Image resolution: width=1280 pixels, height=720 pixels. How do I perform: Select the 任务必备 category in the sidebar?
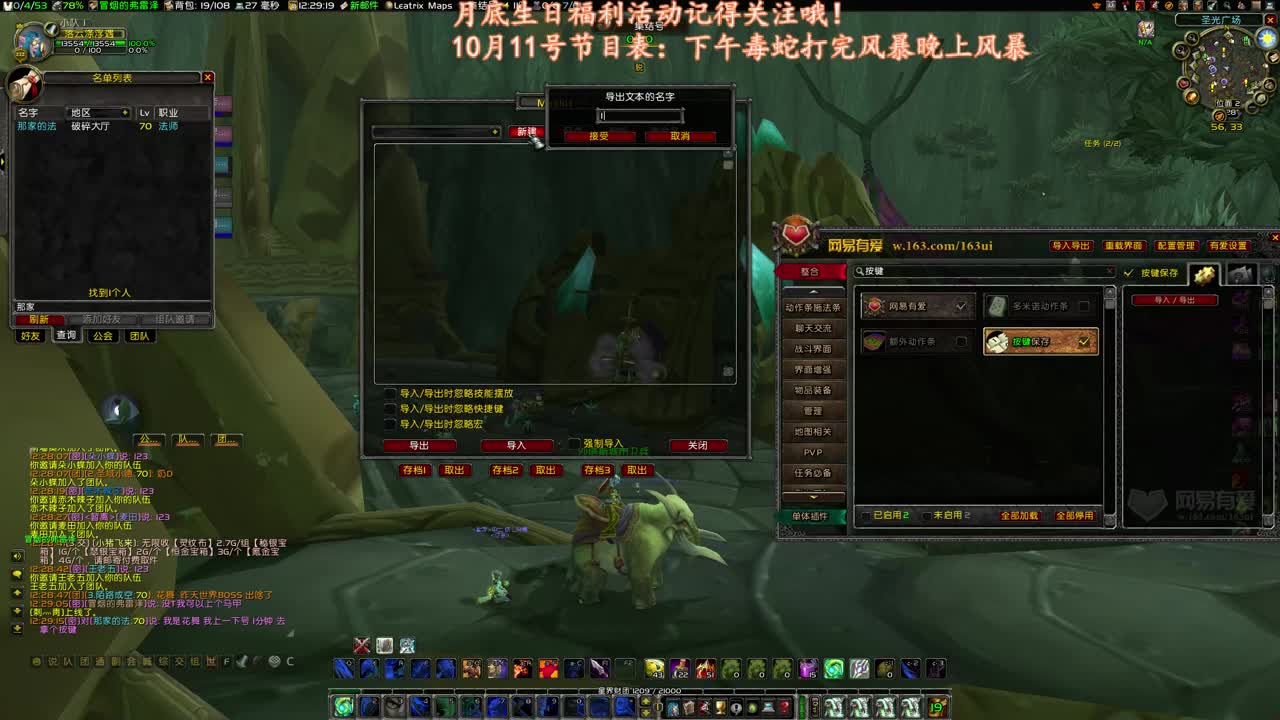813,472
